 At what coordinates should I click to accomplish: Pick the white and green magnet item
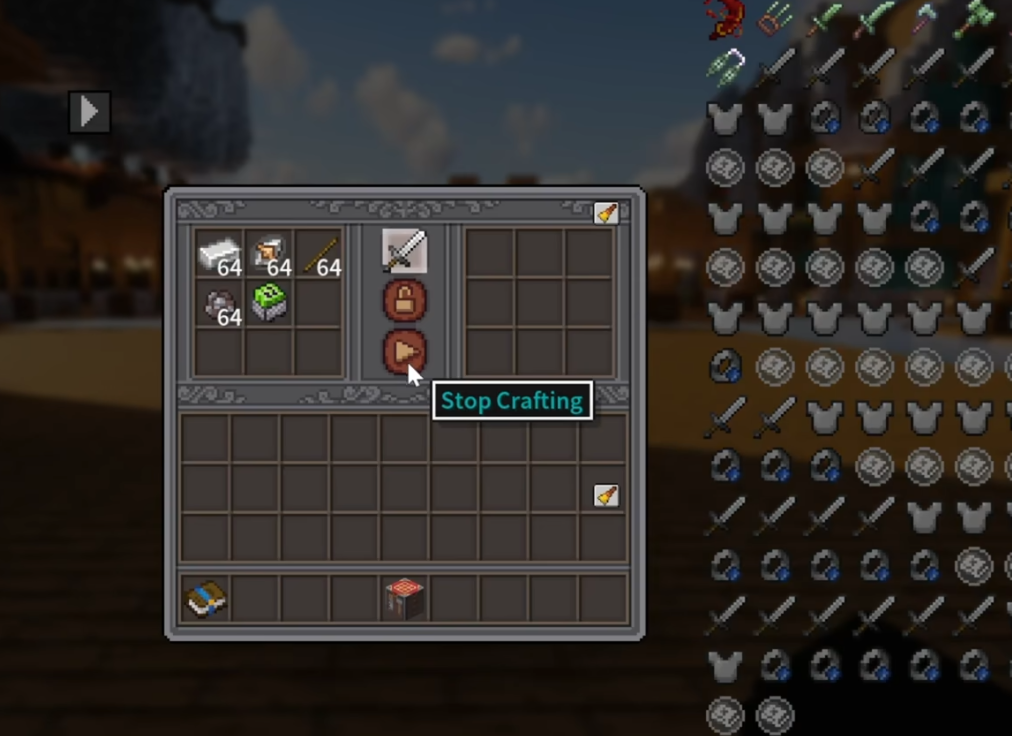coord(725,66)
